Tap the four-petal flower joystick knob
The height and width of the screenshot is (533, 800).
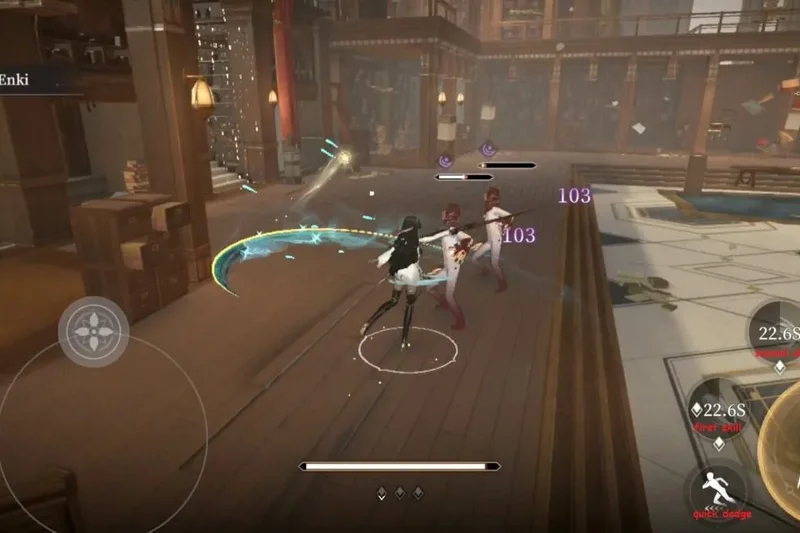click(x=93, y=331)
